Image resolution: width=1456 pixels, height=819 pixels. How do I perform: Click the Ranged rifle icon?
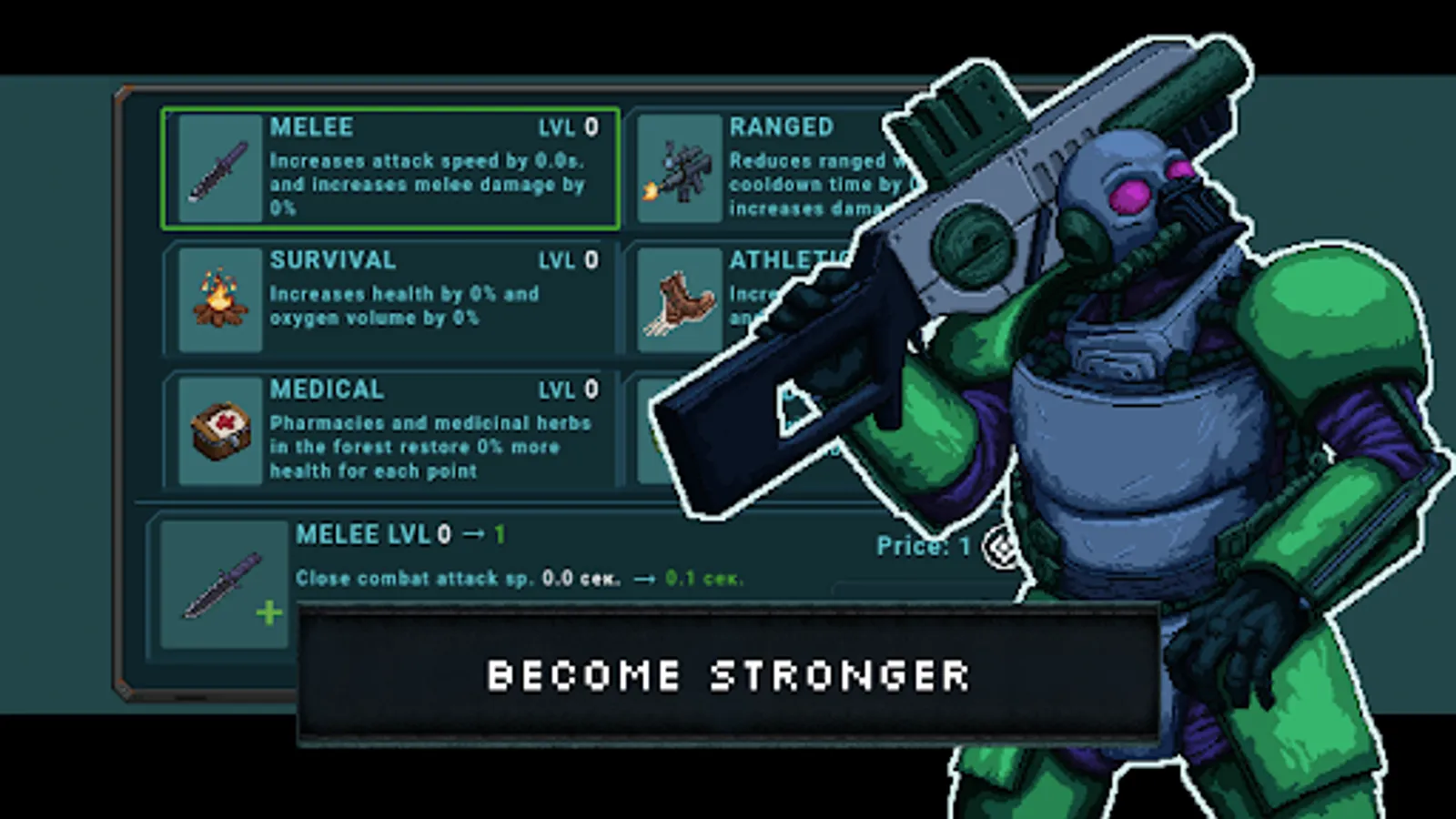(x=679, y=169)
